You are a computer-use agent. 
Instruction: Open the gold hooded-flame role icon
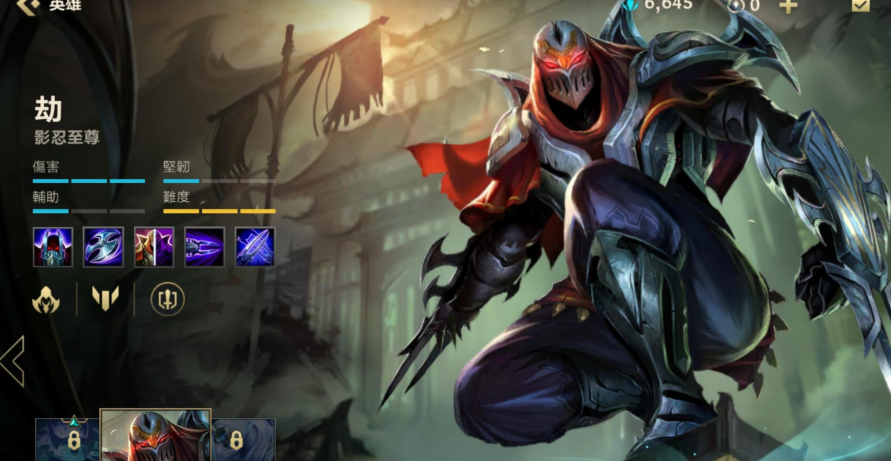tap(46, 298)
